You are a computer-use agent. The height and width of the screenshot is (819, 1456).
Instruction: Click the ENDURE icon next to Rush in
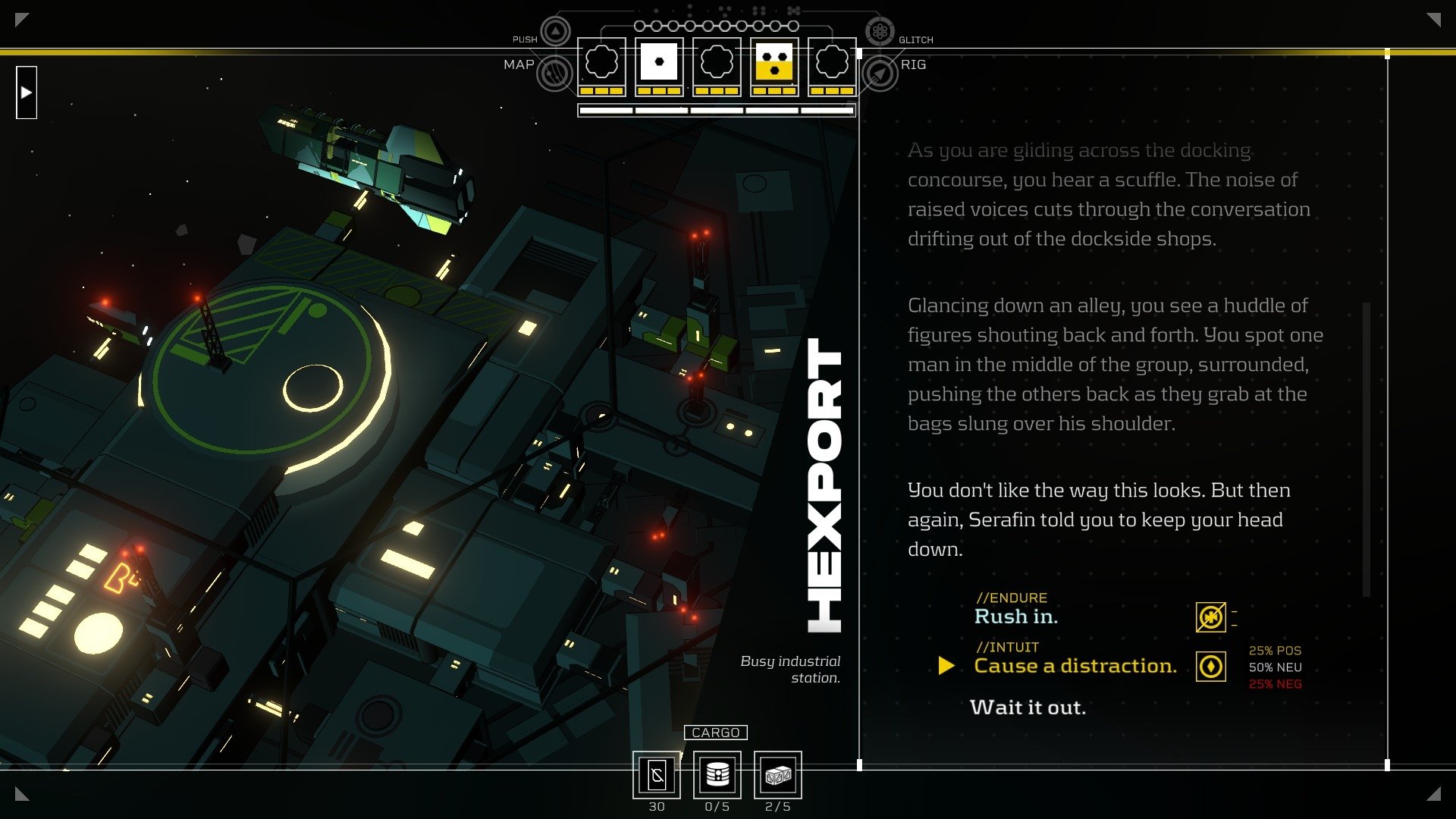click(1211, 617)
